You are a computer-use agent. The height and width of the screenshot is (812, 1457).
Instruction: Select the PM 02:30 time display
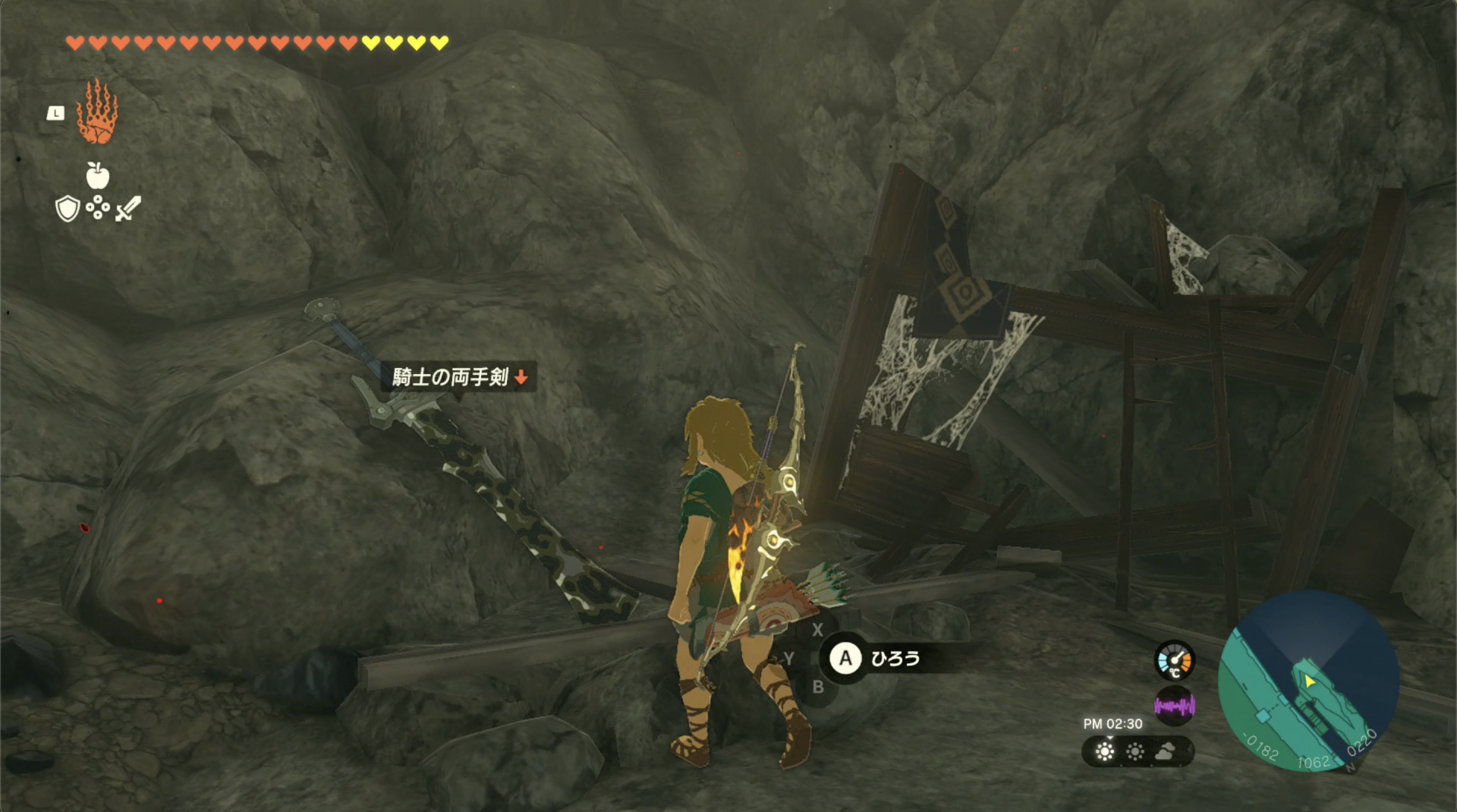1114,723
